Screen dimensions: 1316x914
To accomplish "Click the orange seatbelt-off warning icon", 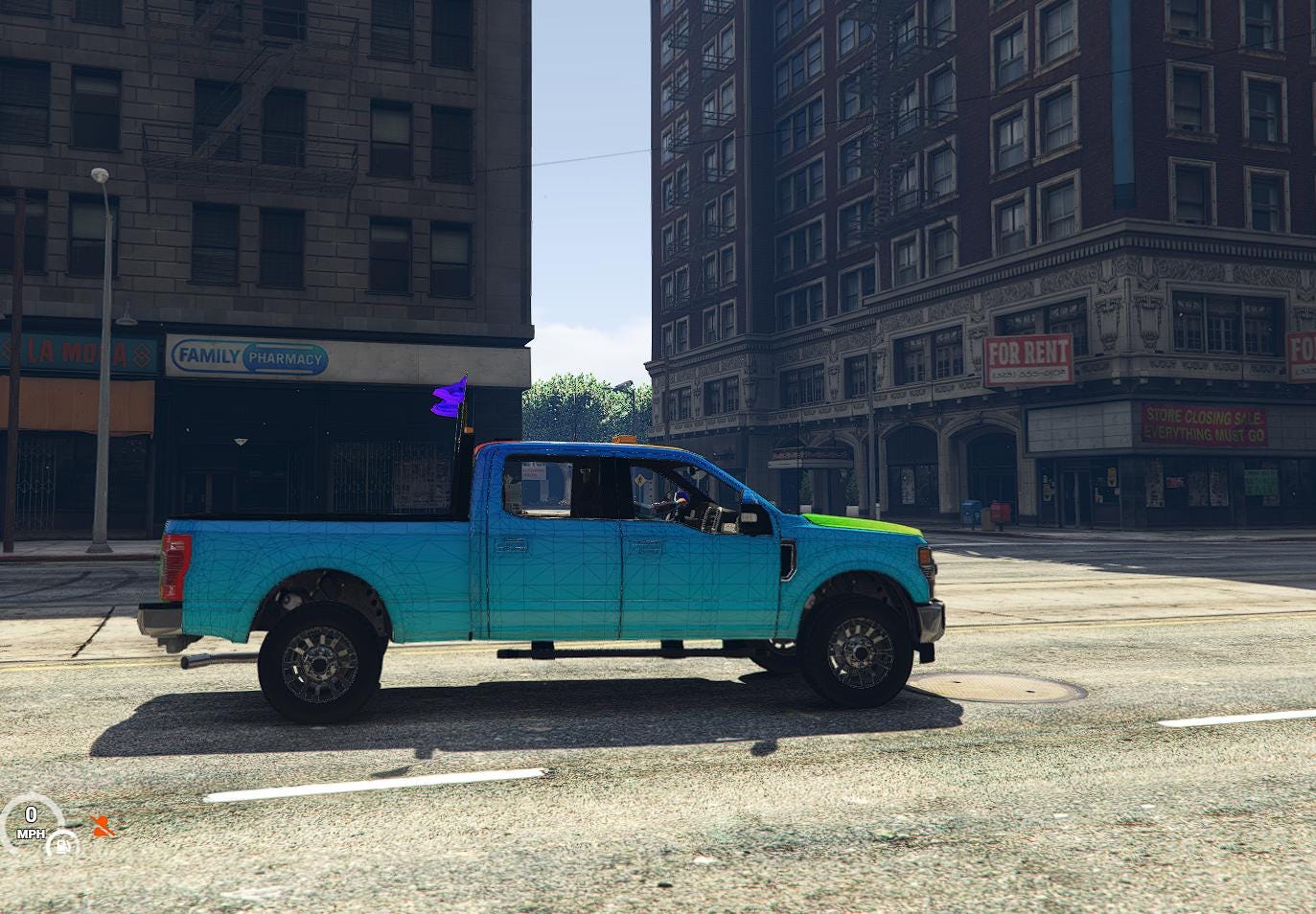I will [x=102, y=825].
